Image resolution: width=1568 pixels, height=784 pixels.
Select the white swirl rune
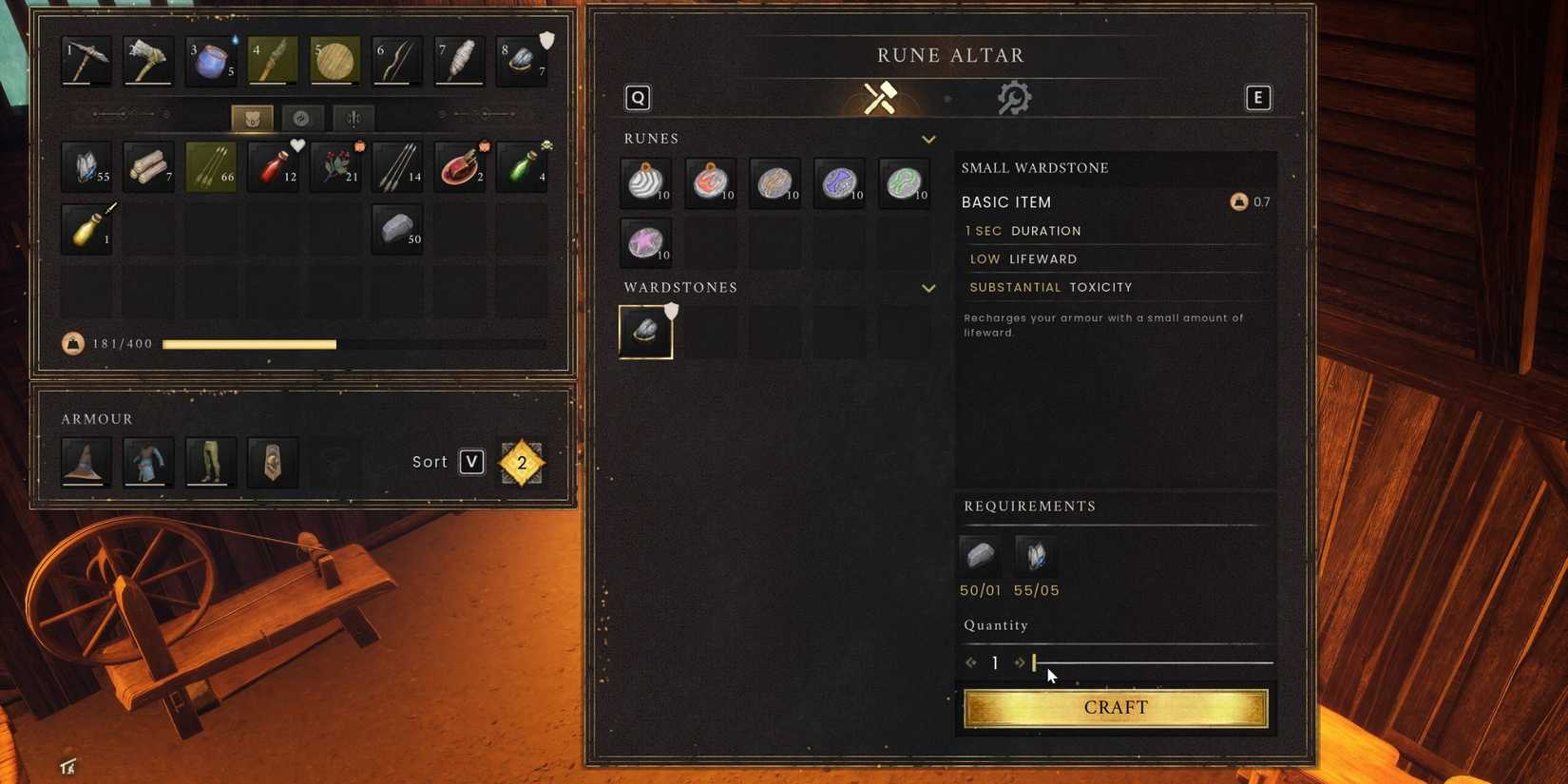click(644, 182)
